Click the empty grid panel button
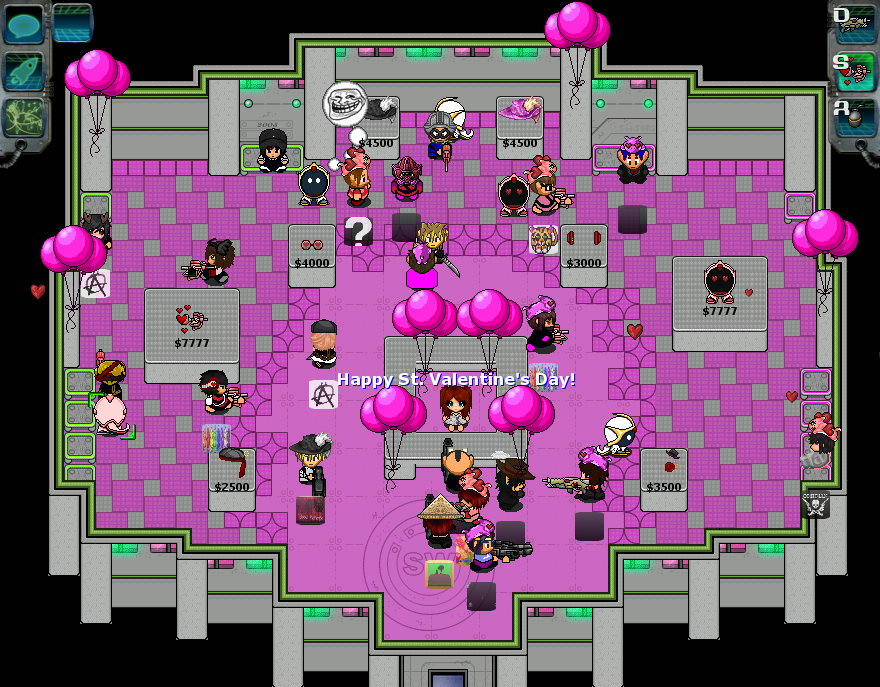 [x=72, y=24]
